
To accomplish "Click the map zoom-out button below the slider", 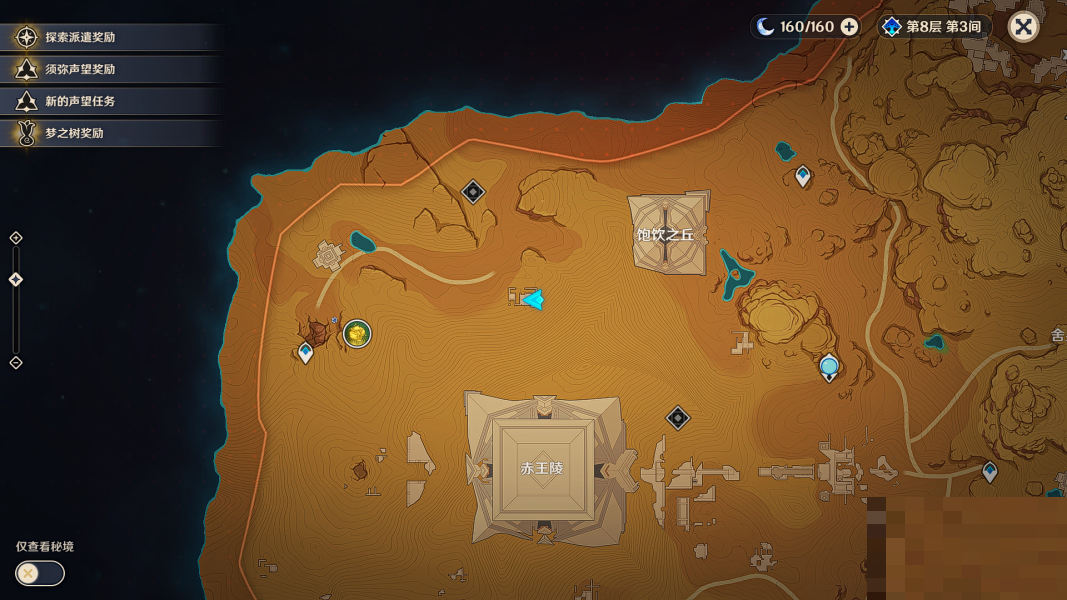I will coord(16,363).
